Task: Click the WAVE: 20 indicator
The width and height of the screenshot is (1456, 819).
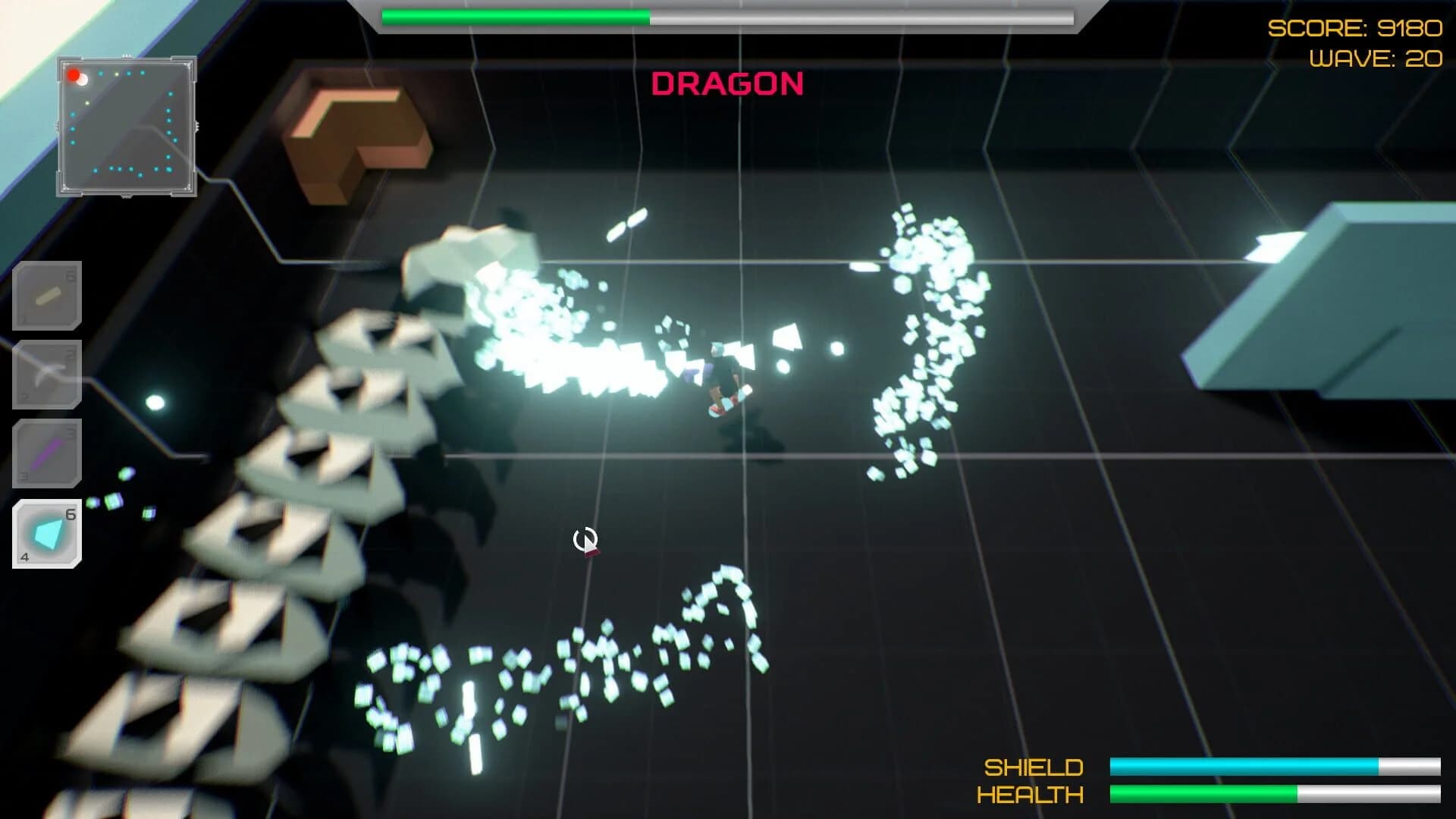Action: 1374,56
